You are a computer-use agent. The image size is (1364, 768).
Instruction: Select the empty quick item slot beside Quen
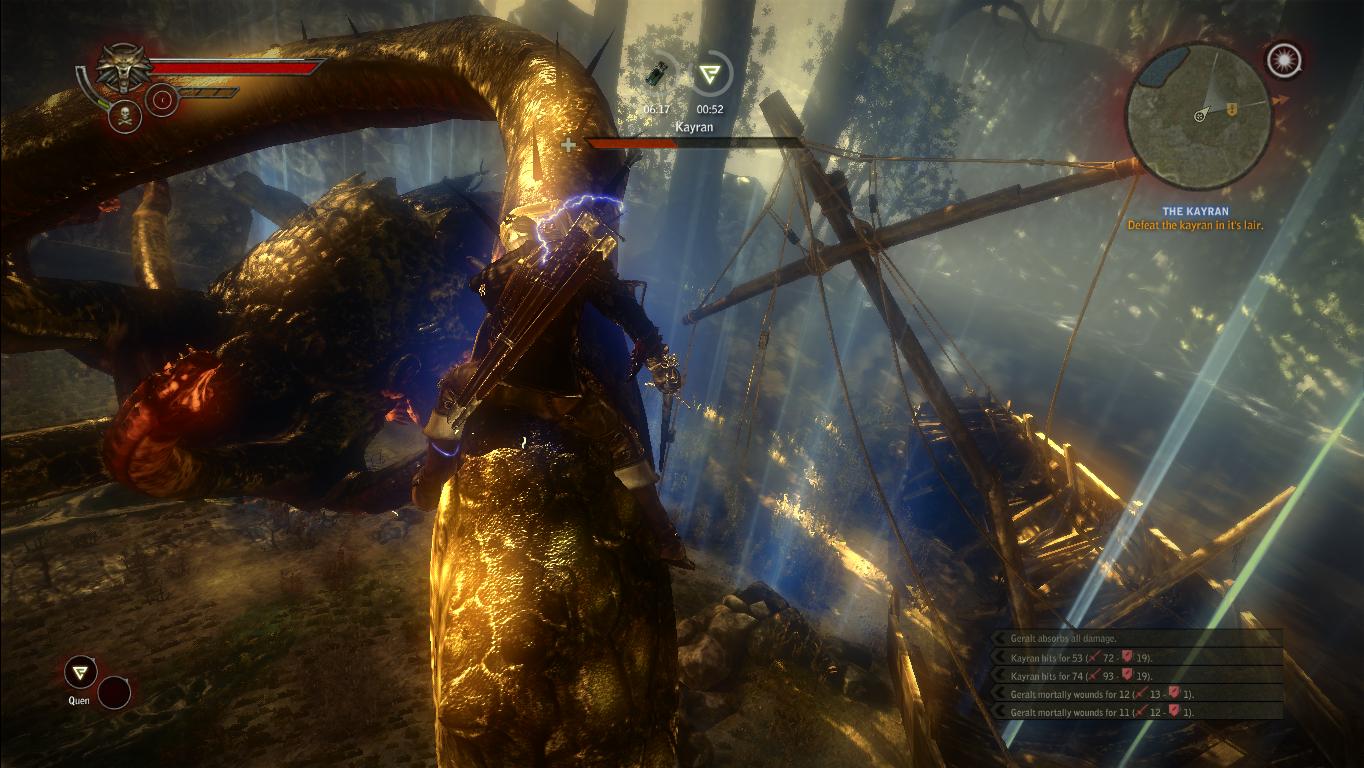[114, 692]
